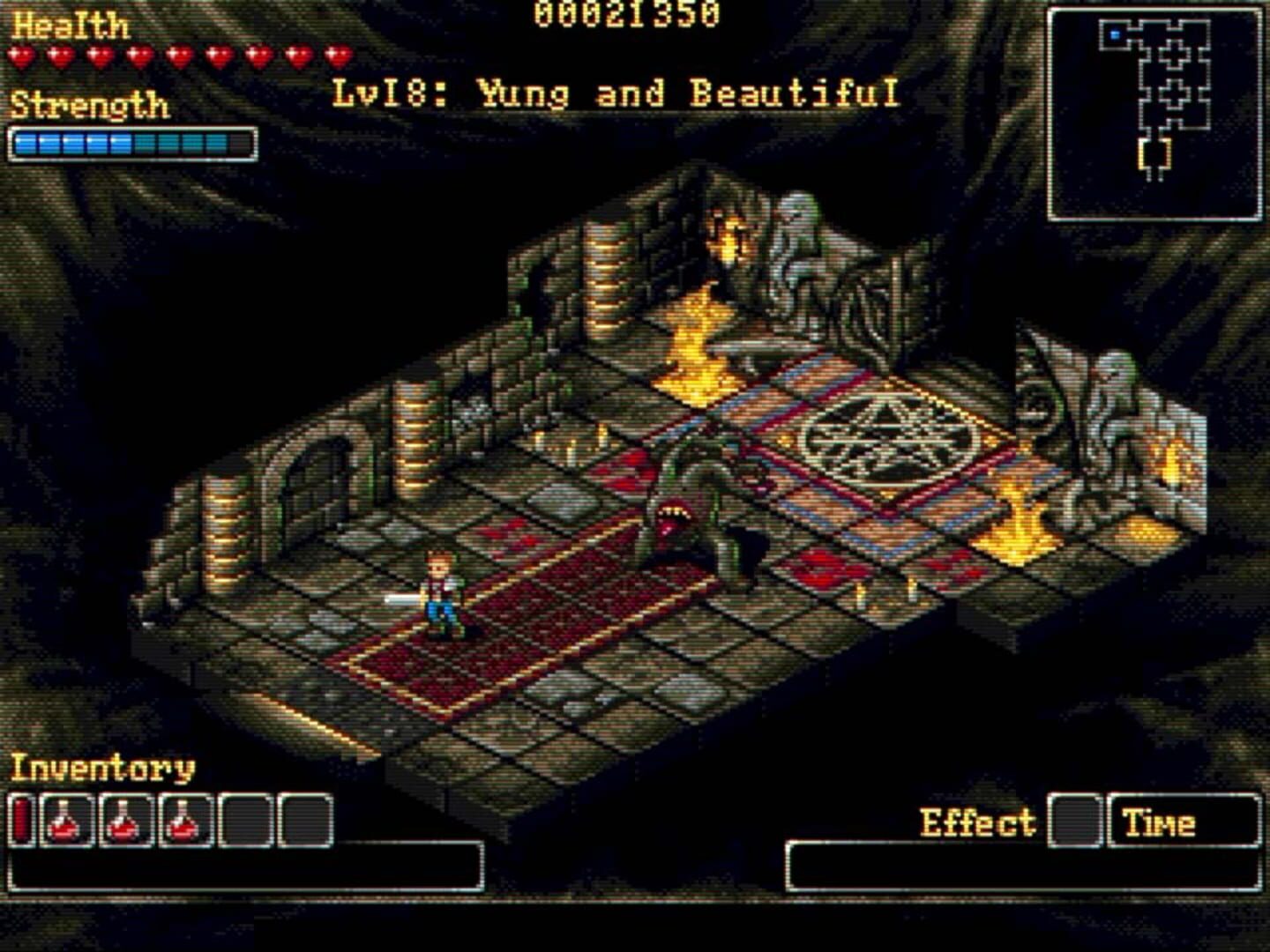Click the player's blue dot on the minimap
Image resolution: width=1270 pixels, height=952 pixels.
1113,33
